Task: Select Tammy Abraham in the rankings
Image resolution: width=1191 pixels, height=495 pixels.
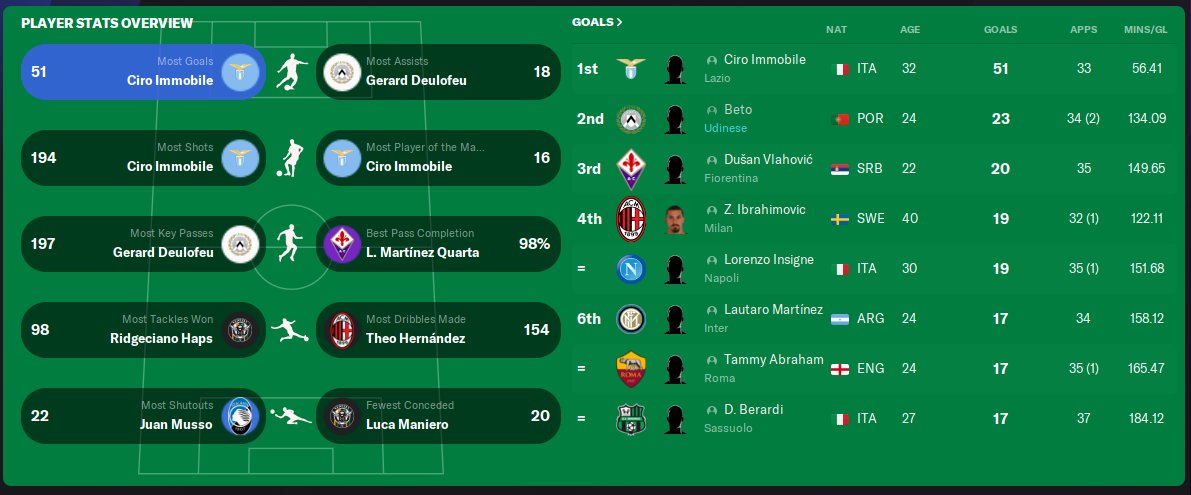Action: tap(773, 360)
